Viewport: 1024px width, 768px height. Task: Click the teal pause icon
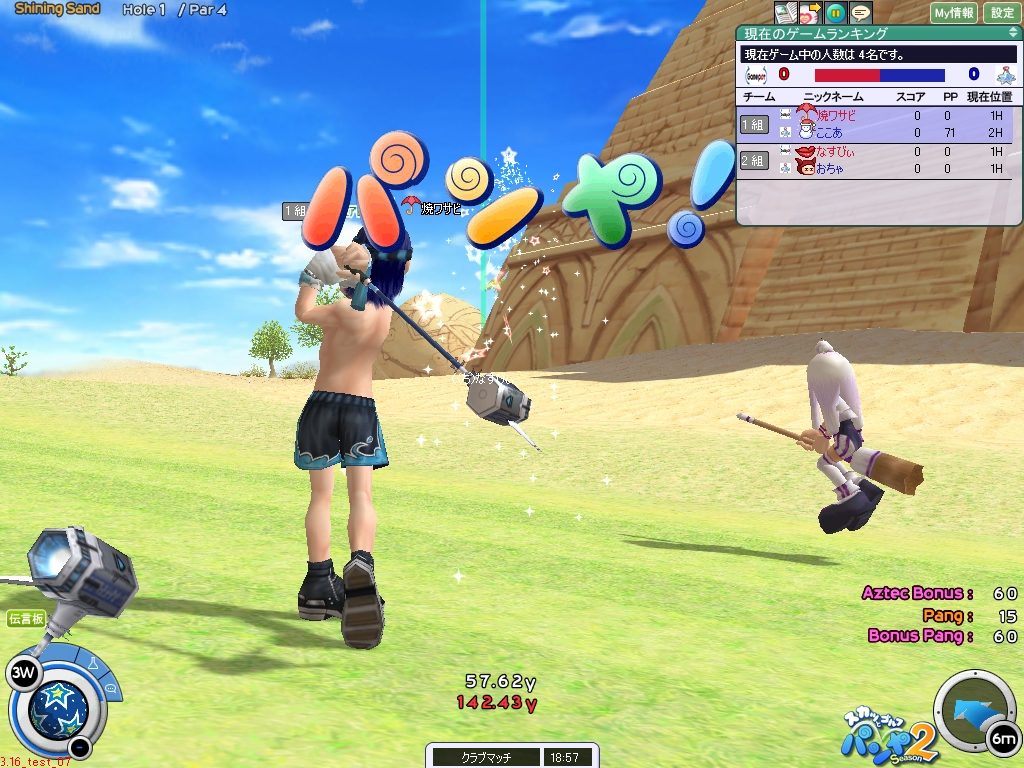point(836,12)
